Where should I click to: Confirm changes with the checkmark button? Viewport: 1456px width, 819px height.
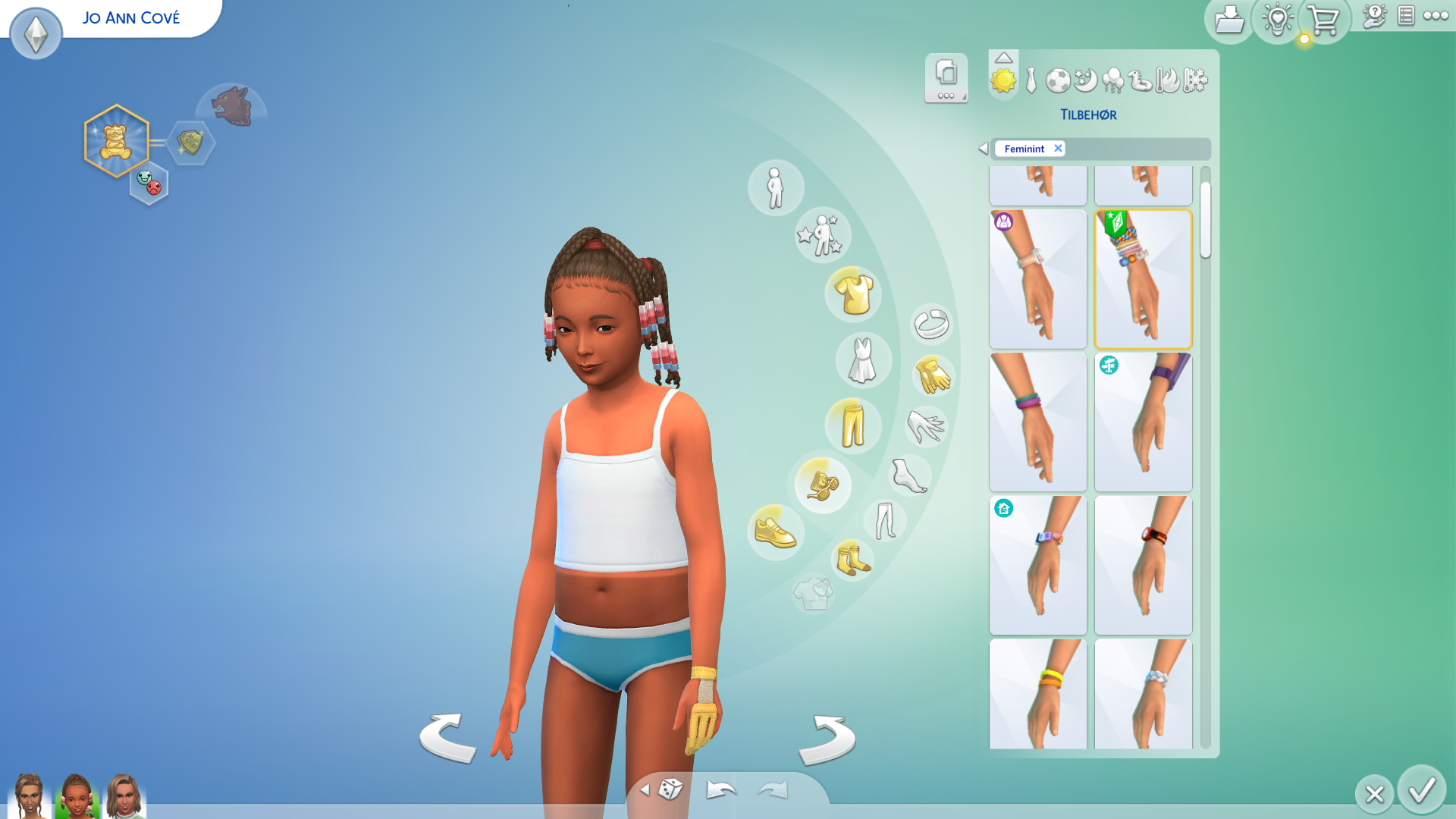coord(1422,790)
